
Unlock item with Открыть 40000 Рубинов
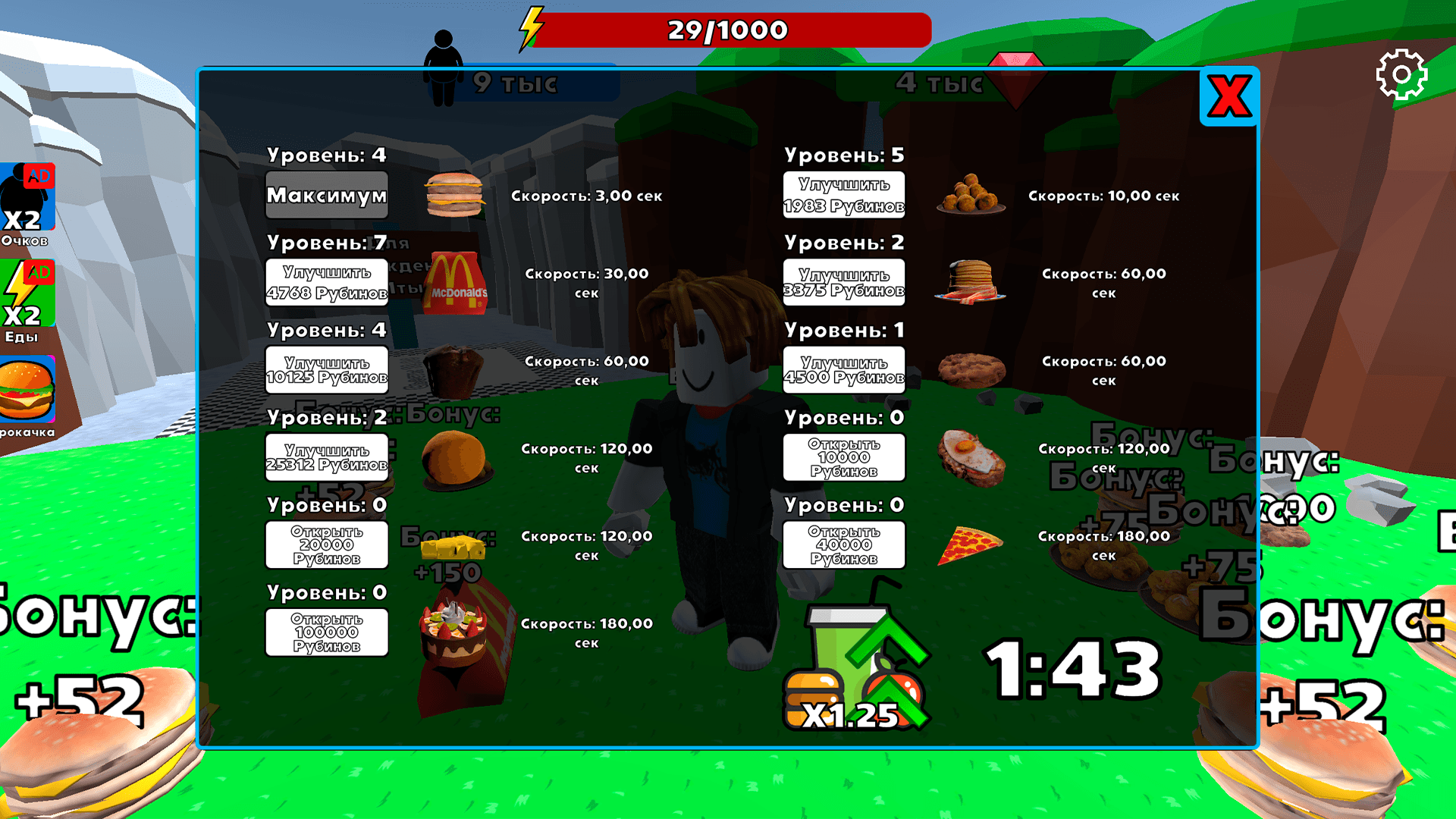[x=843, y=544]
